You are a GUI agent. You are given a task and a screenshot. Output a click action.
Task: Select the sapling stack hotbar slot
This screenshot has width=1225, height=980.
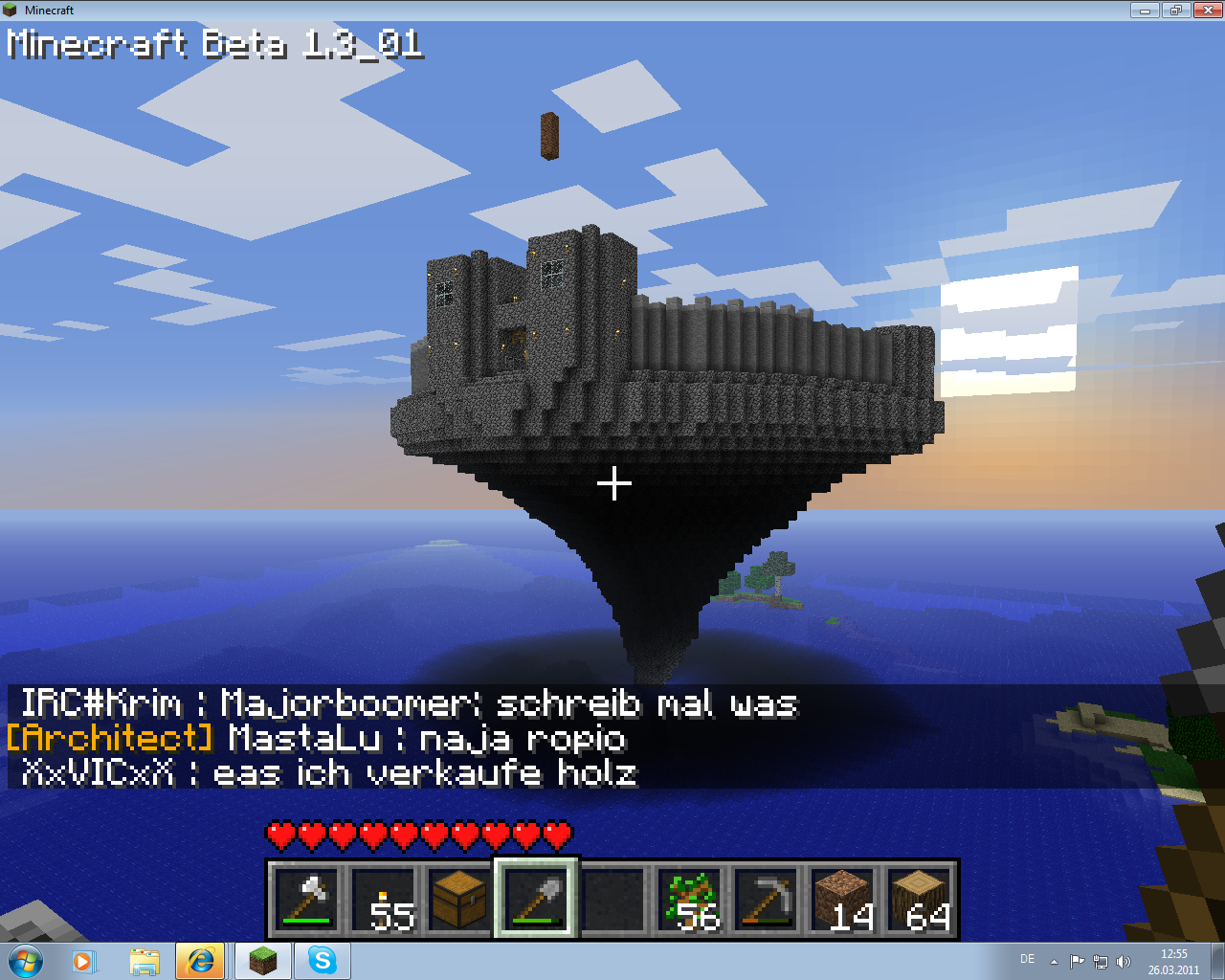(x=689, y=900)
